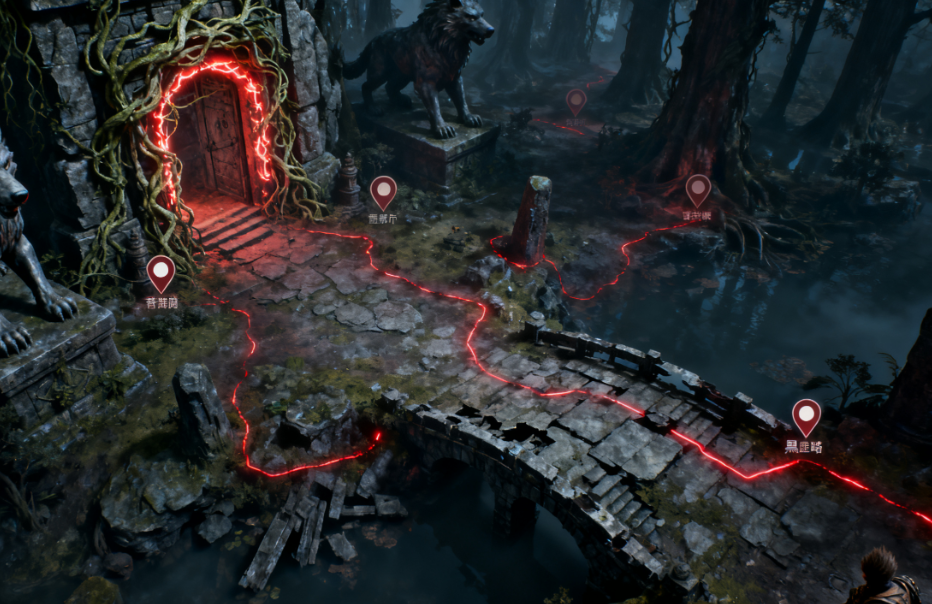Select the map pin at the large tree's roots

click(698, 189)
